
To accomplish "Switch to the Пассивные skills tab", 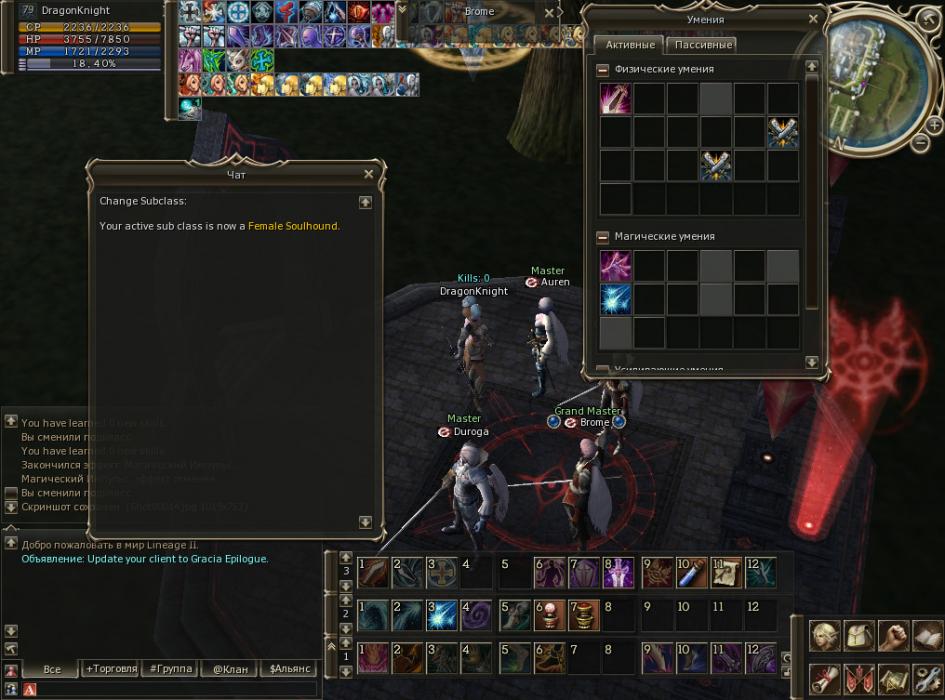I will pyautogui.click(x=701, y=45).
